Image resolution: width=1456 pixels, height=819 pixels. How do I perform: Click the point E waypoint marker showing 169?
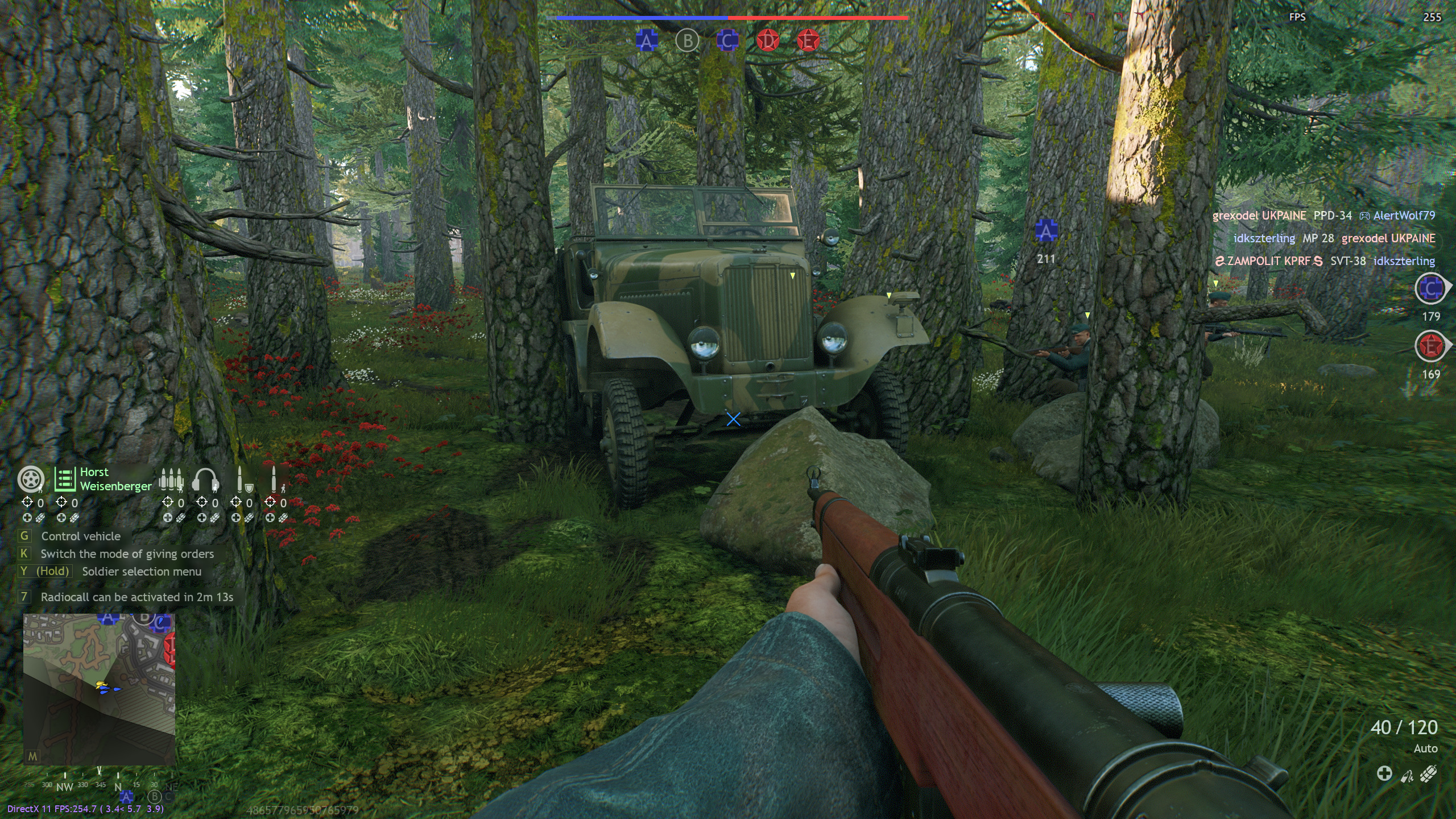(1430, 347)
